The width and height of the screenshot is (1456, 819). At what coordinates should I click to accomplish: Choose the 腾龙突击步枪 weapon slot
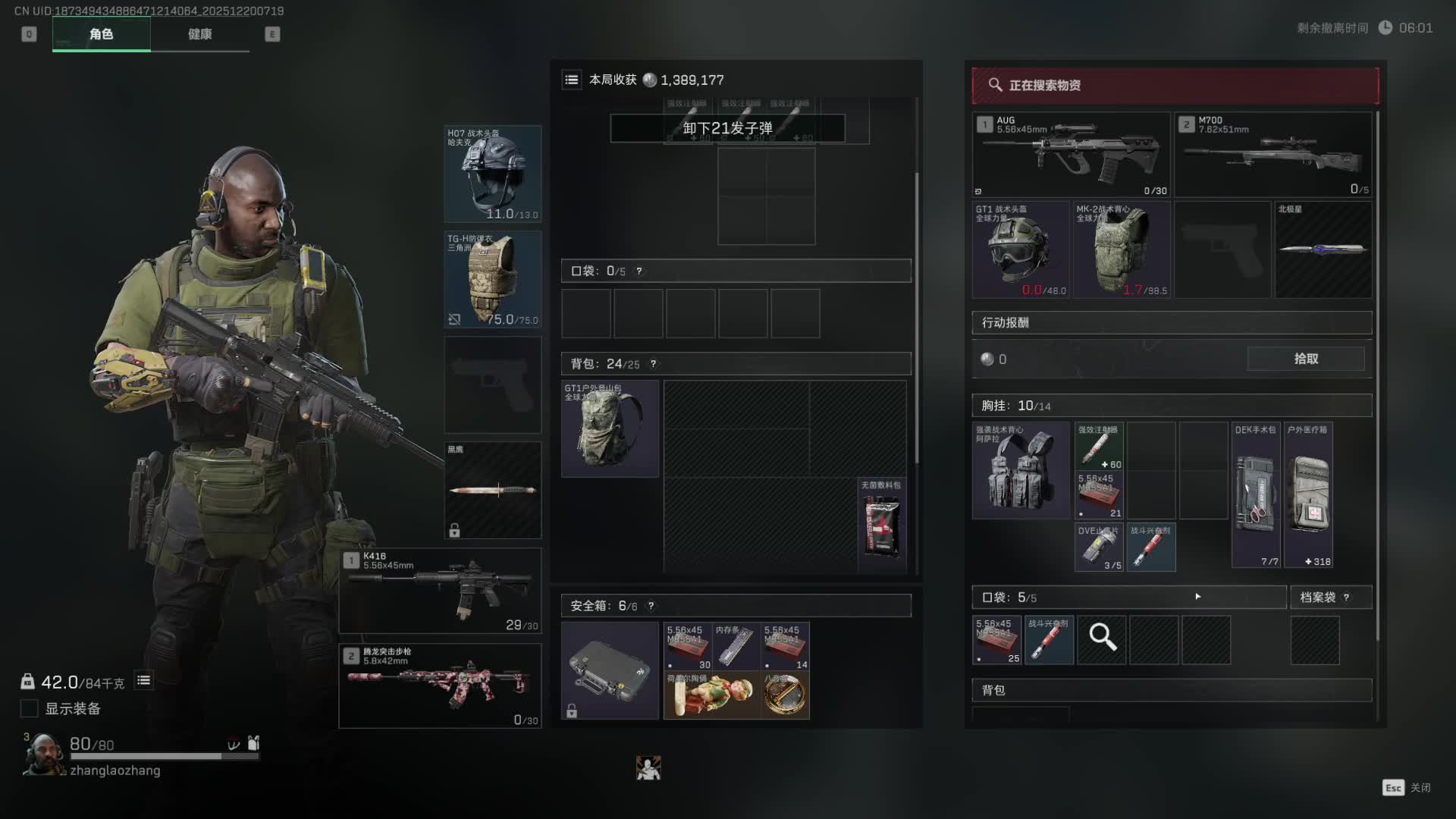440,686
